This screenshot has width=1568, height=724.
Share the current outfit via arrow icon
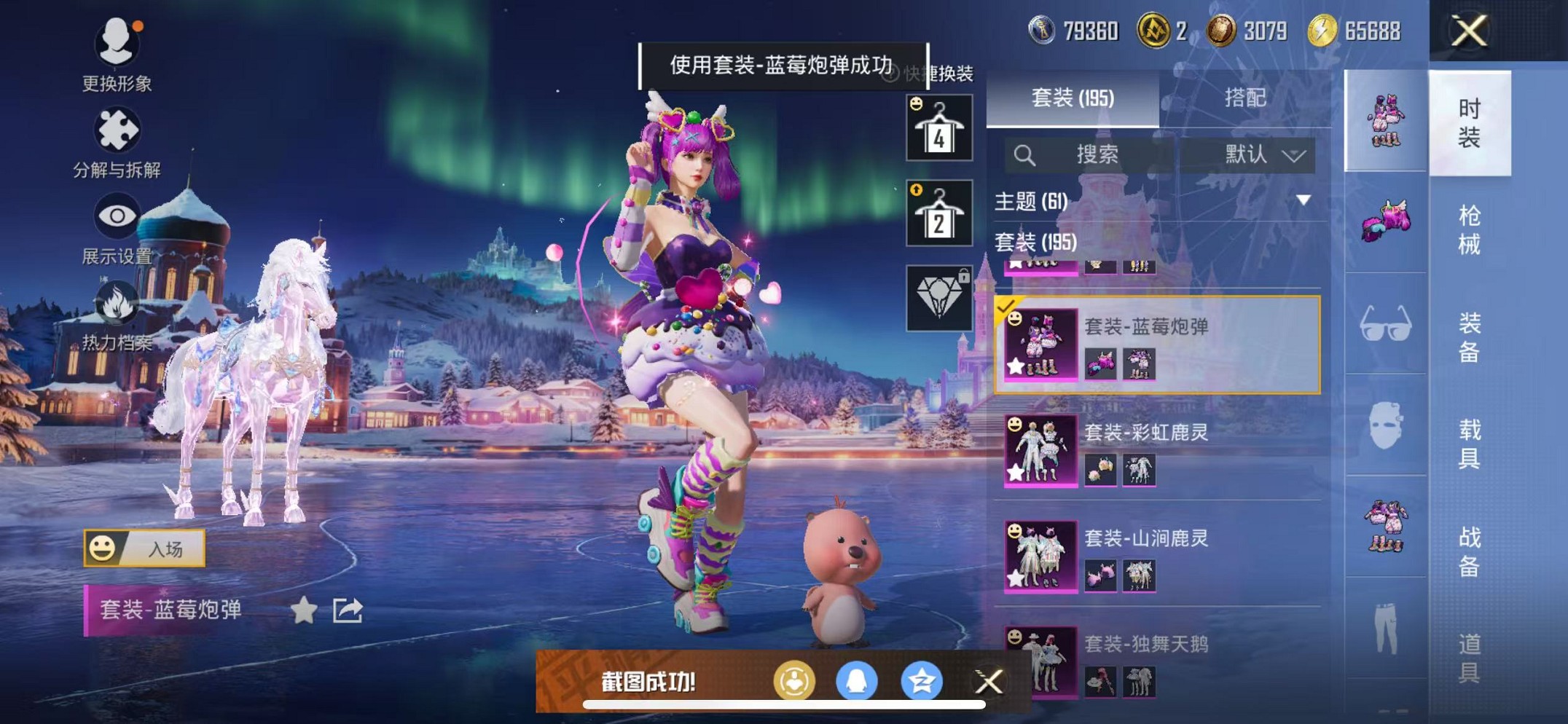click(x=348, y=610)
